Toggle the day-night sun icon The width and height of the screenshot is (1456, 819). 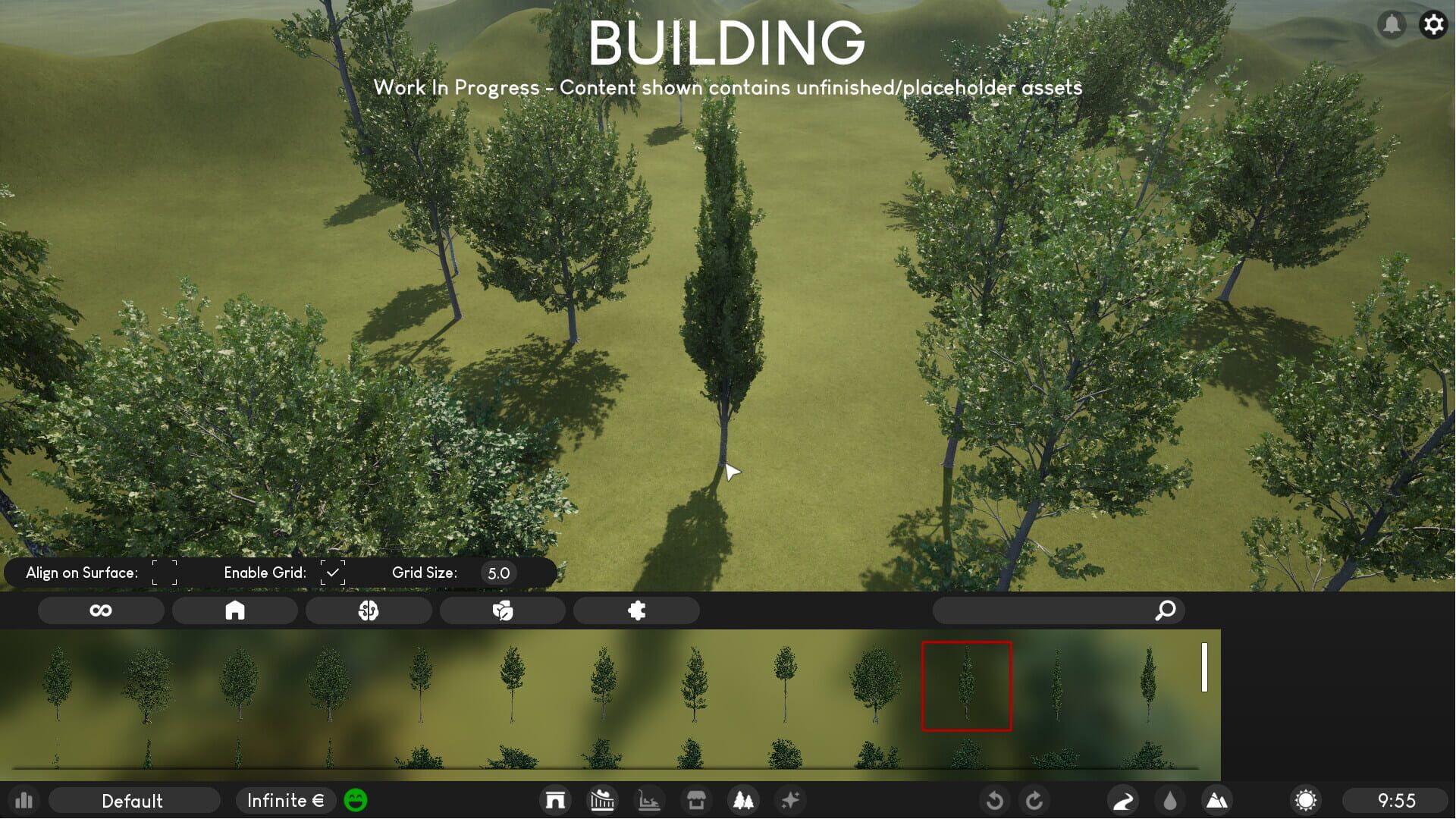click(x=1306, y=800)
